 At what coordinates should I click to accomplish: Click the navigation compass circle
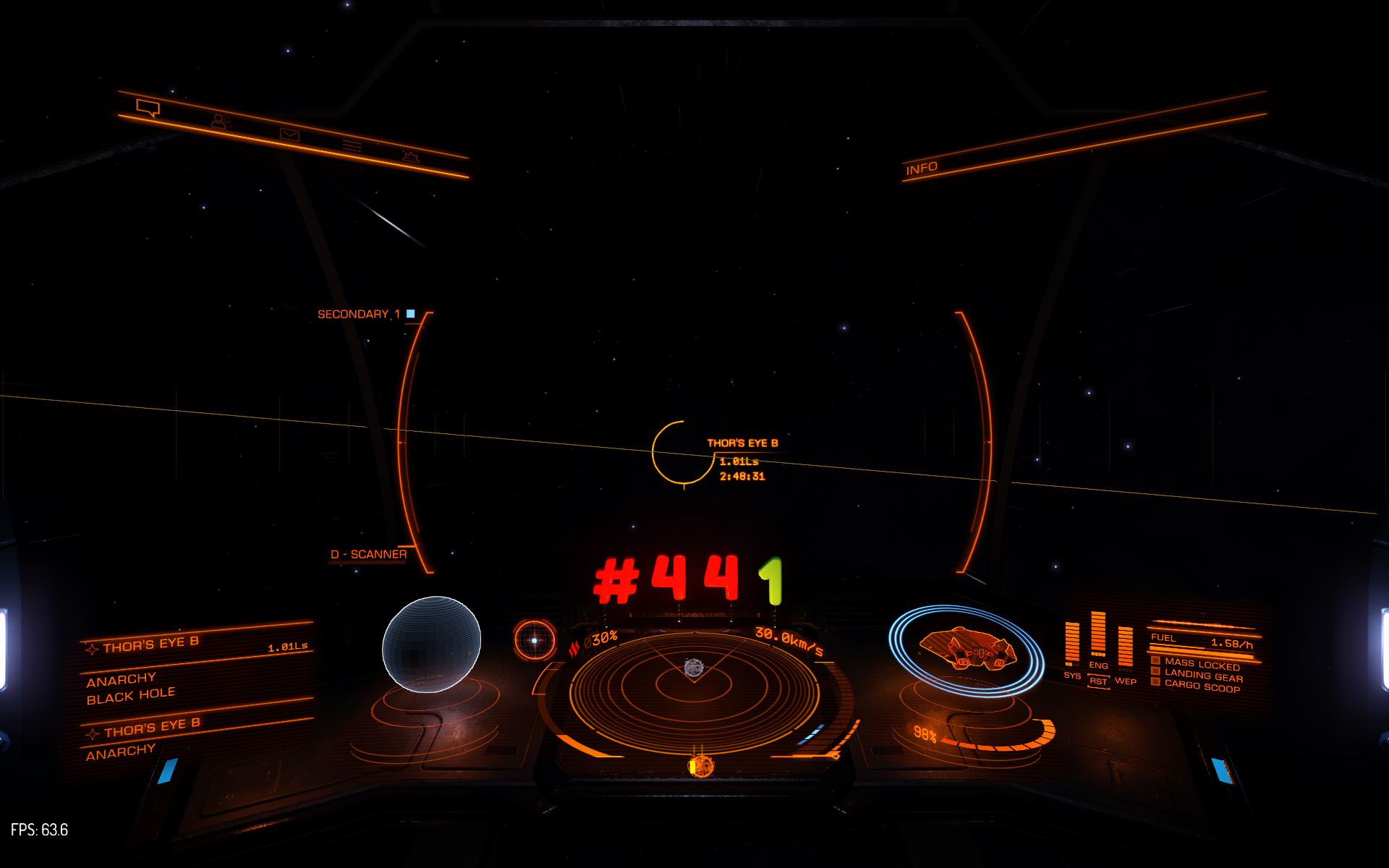535,640
